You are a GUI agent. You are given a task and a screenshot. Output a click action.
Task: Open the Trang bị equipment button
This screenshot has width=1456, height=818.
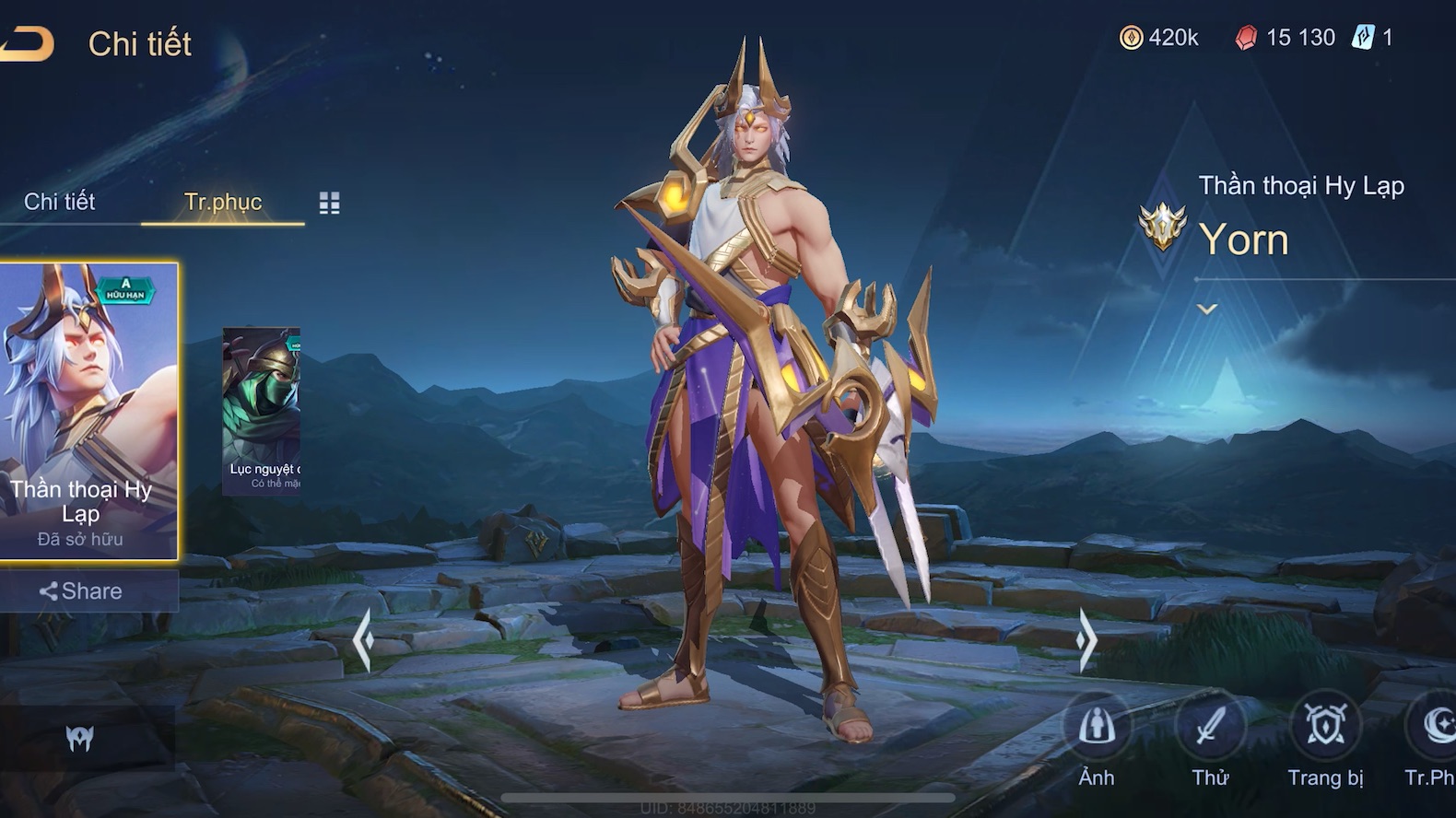click(x=1325, y=728)
